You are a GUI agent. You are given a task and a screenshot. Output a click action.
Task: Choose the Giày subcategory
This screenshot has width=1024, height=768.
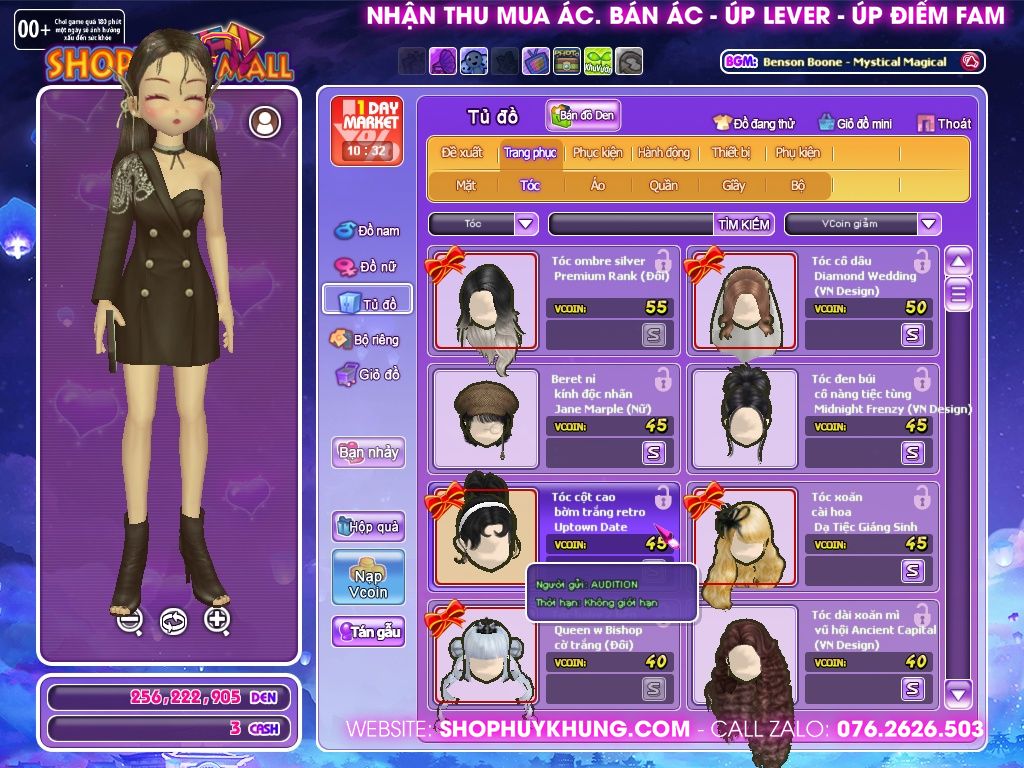[x=733, y=185]
